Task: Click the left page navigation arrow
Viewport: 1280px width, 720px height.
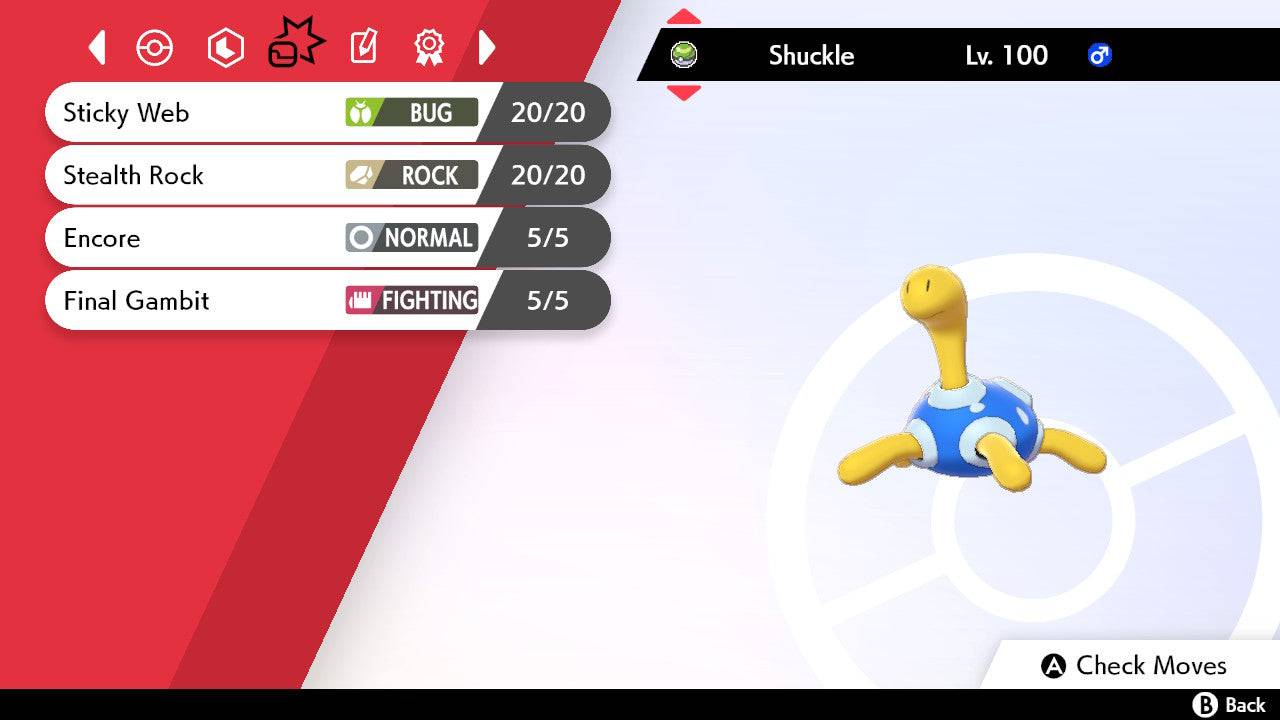Action: pos(97,47)
